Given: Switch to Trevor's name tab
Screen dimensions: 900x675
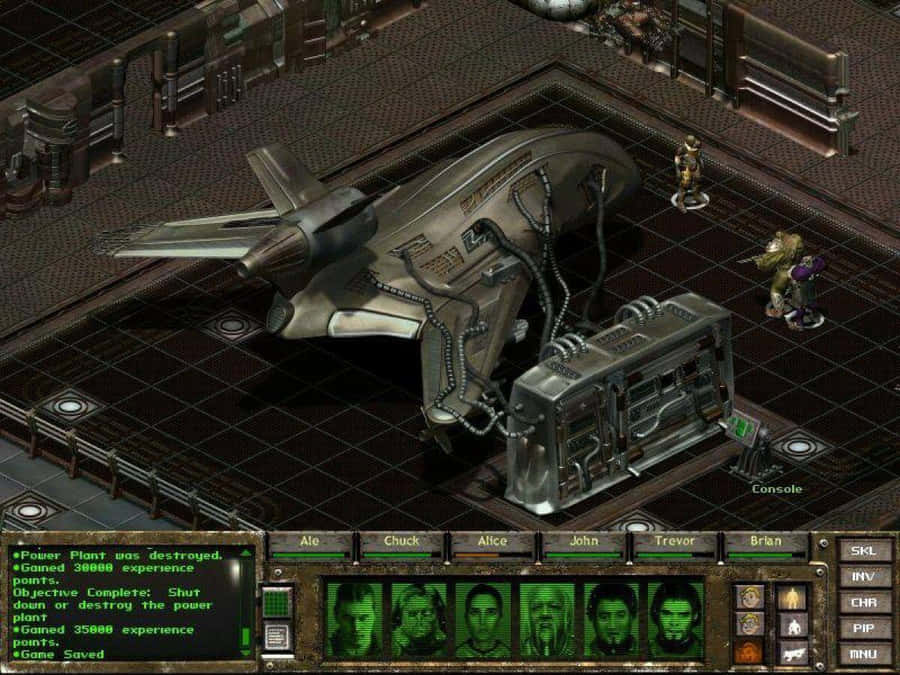Looking at the screenshot, I should click(x=674, y=542).
